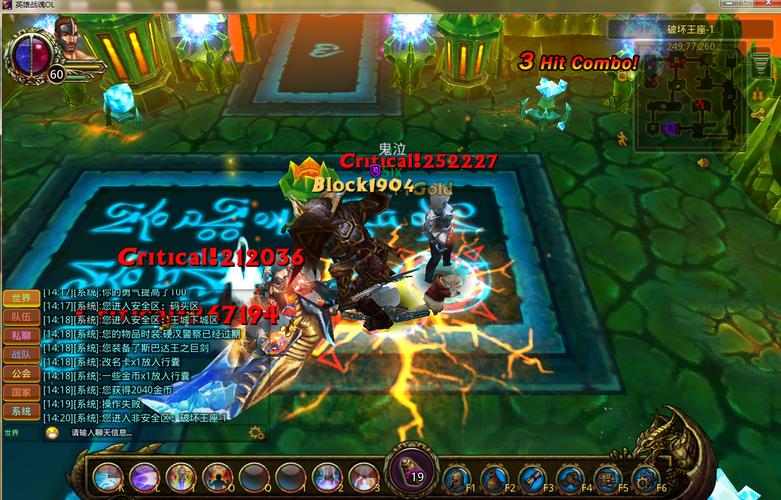
Task: Show the 战队 (Squad) chat tab
Action: pos(20,354)
